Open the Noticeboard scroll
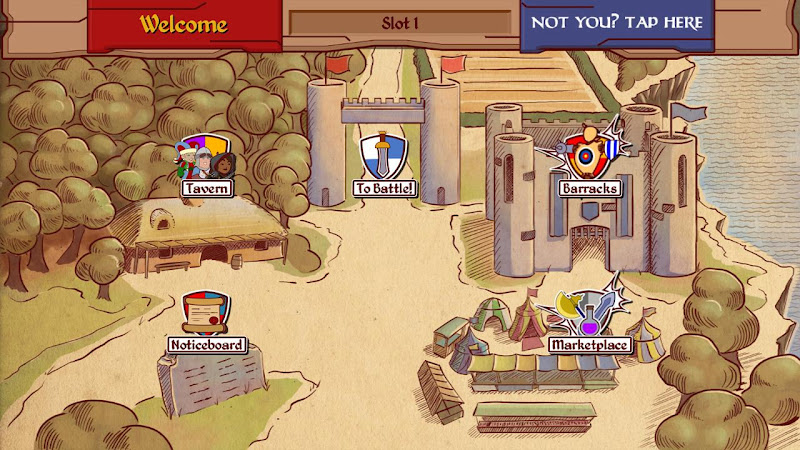The height and width of the screenshot is (450, 800). (x=205, y=314)
